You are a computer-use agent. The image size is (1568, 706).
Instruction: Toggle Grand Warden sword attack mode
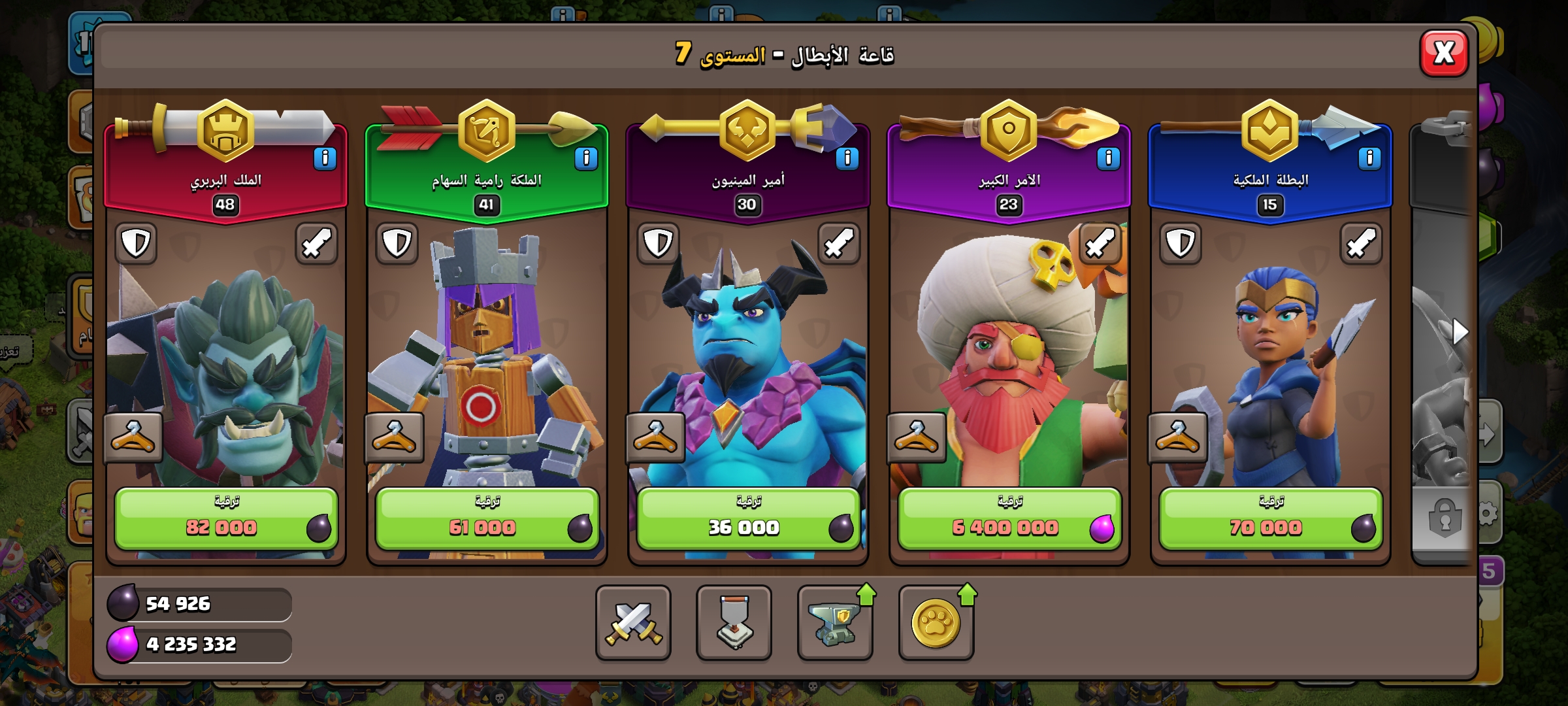click(1100, 244)
